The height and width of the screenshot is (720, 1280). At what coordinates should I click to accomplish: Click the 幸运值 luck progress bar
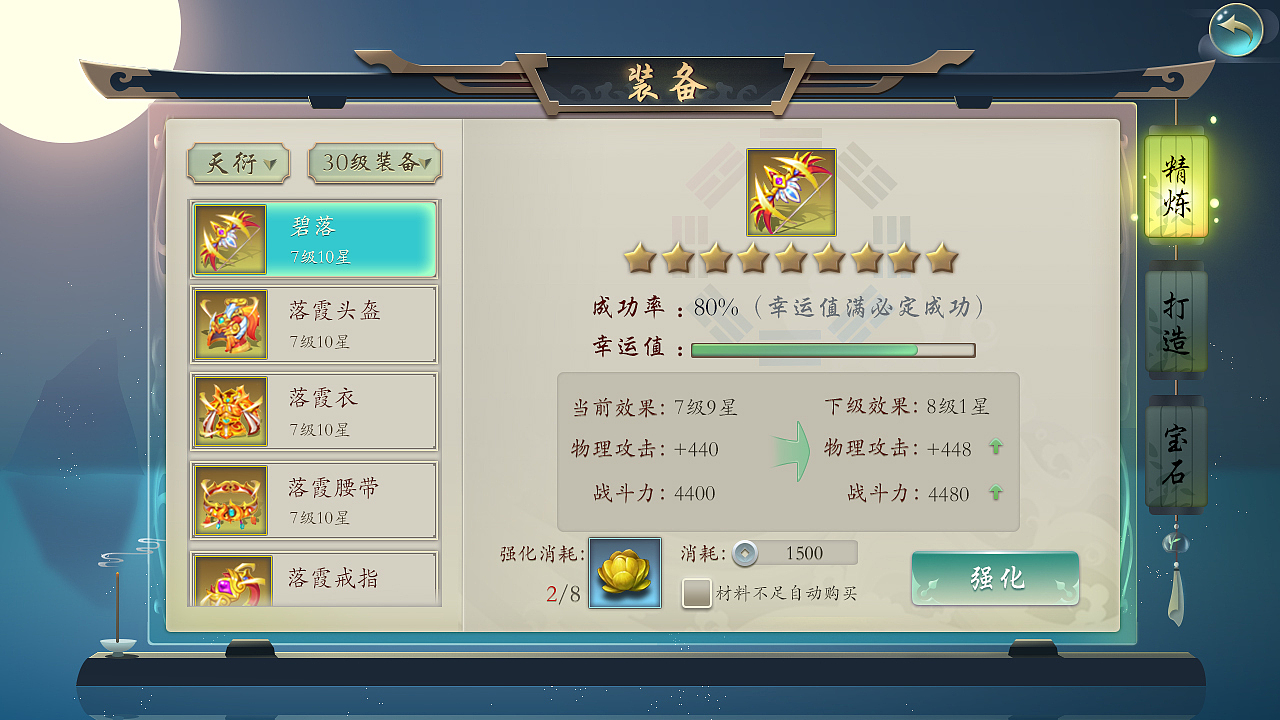[831, 350]
